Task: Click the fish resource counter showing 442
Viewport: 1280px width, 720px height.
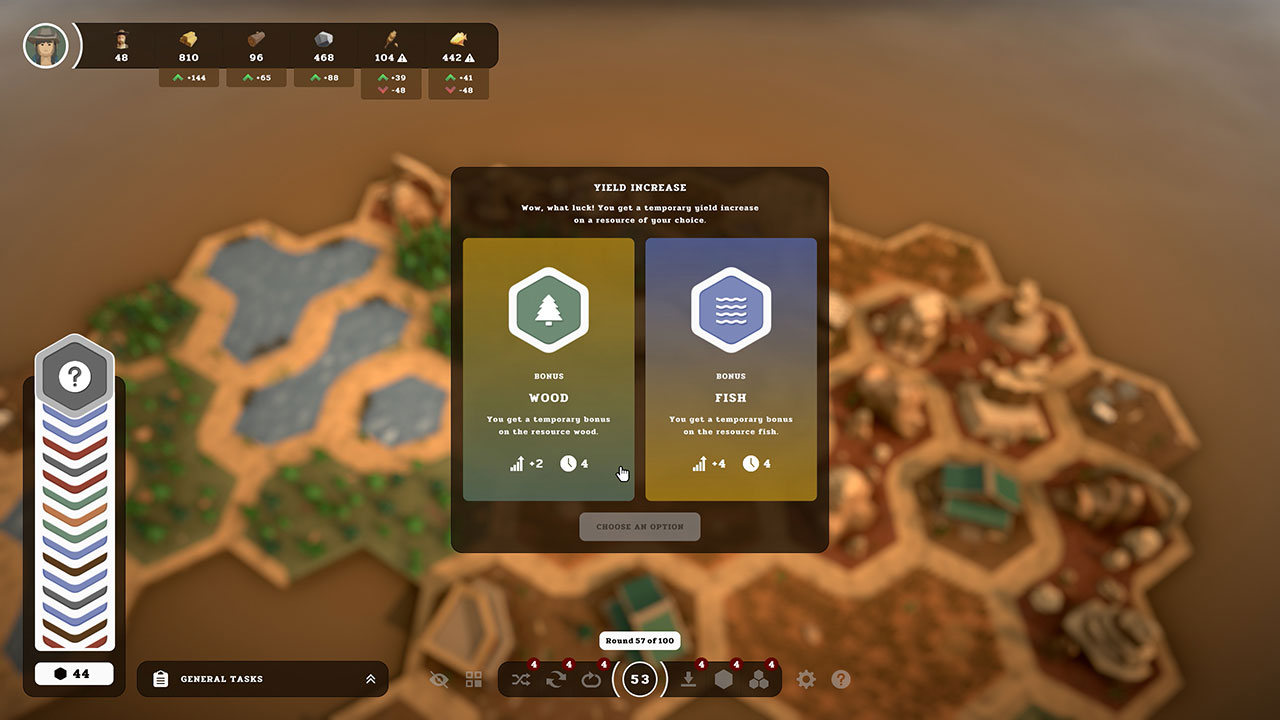Action: pos(458,45)
